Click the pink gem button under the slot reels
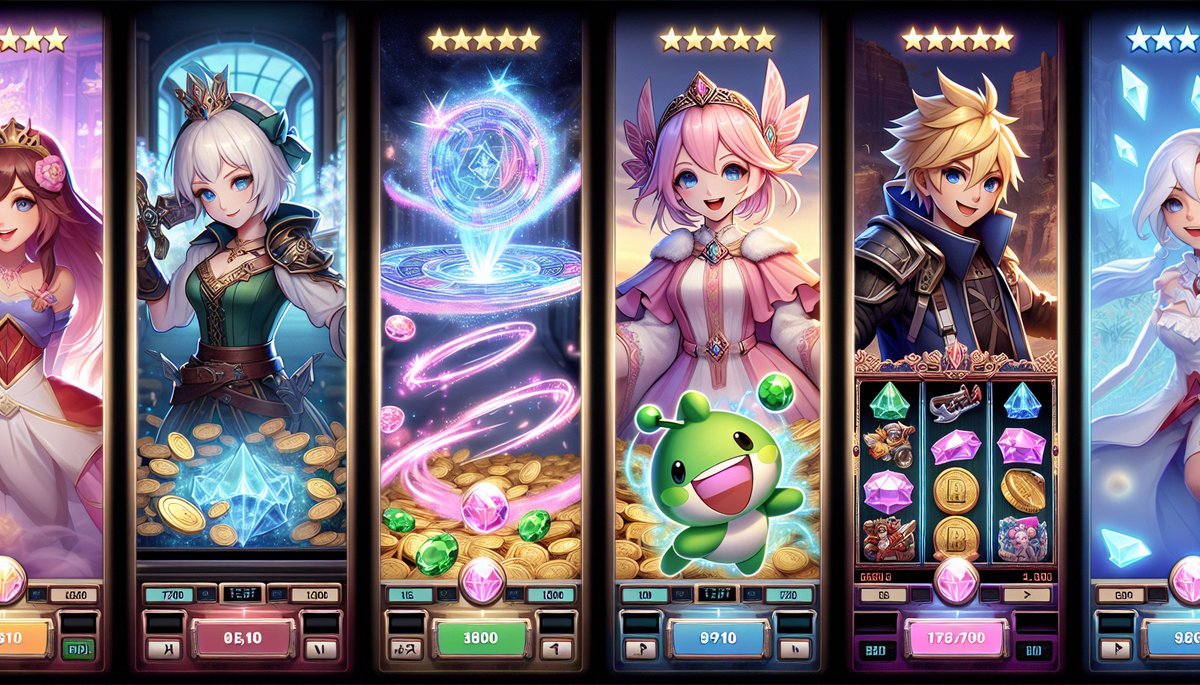1200x685 pixels. (956, 582)
